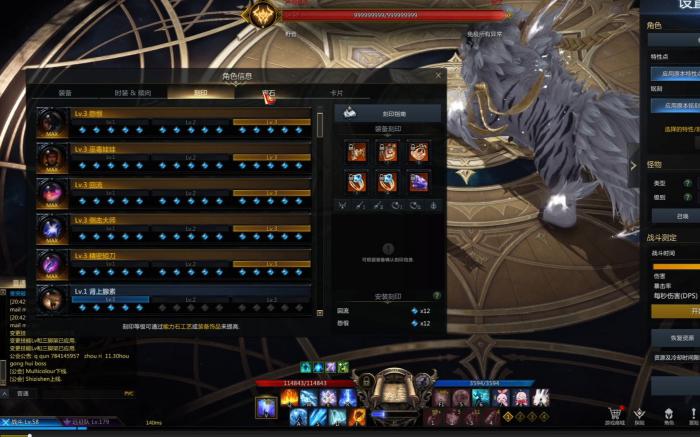Expand the right settings panel arrow
The image size is (700, 437).
633,165
